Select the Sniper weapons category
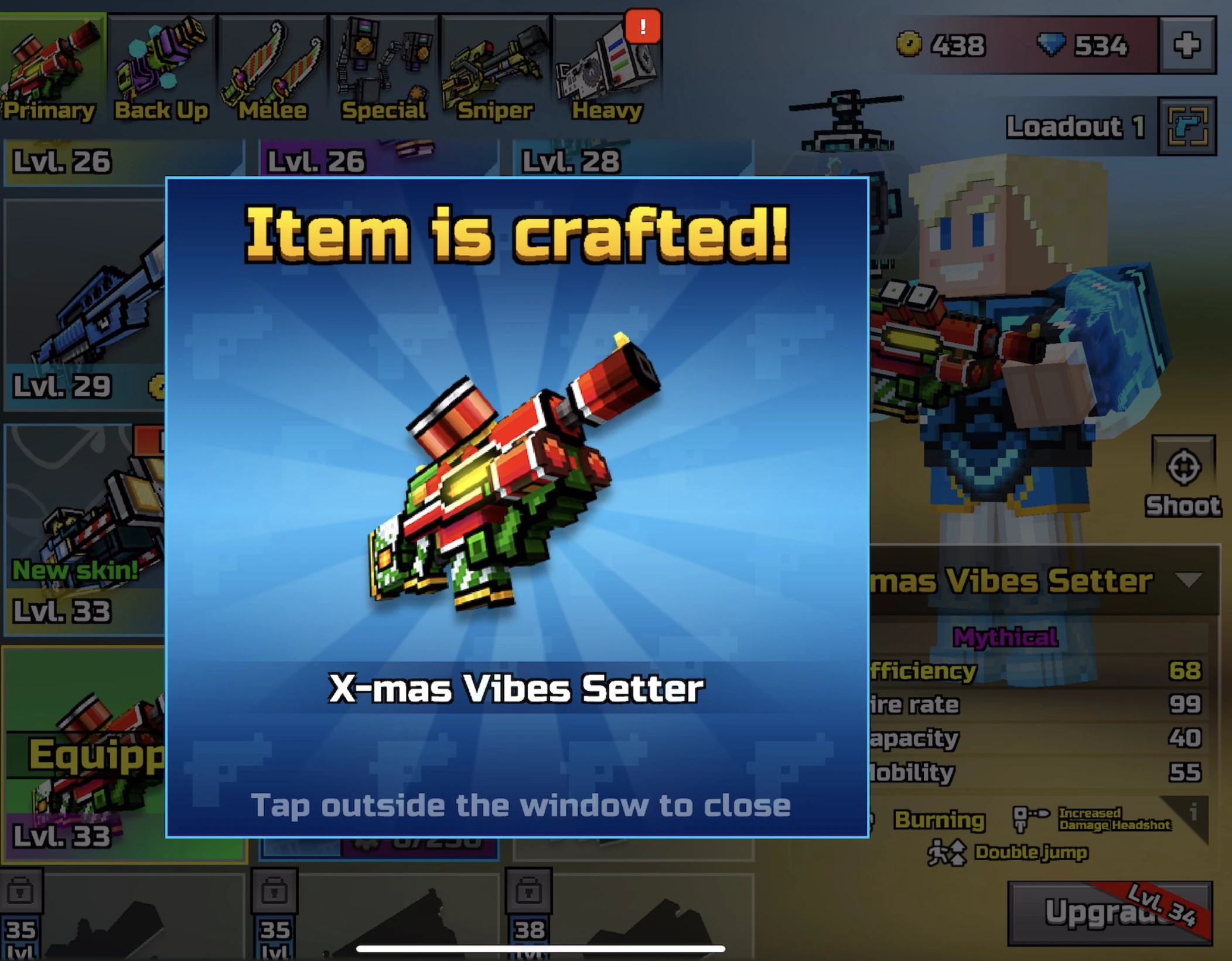This screenshot has height=961, width=1232. point(495,64)
